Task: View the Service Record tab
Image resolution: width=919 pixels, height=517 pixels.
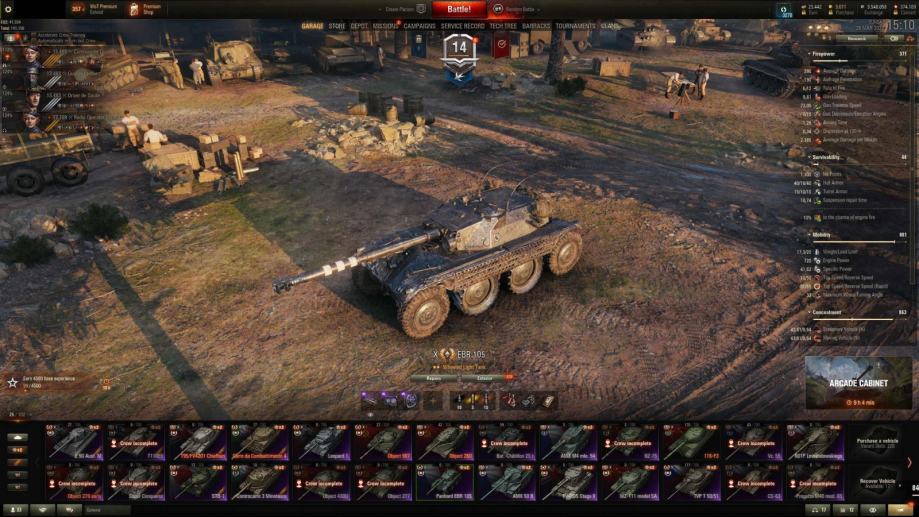Action: (462, 26)
